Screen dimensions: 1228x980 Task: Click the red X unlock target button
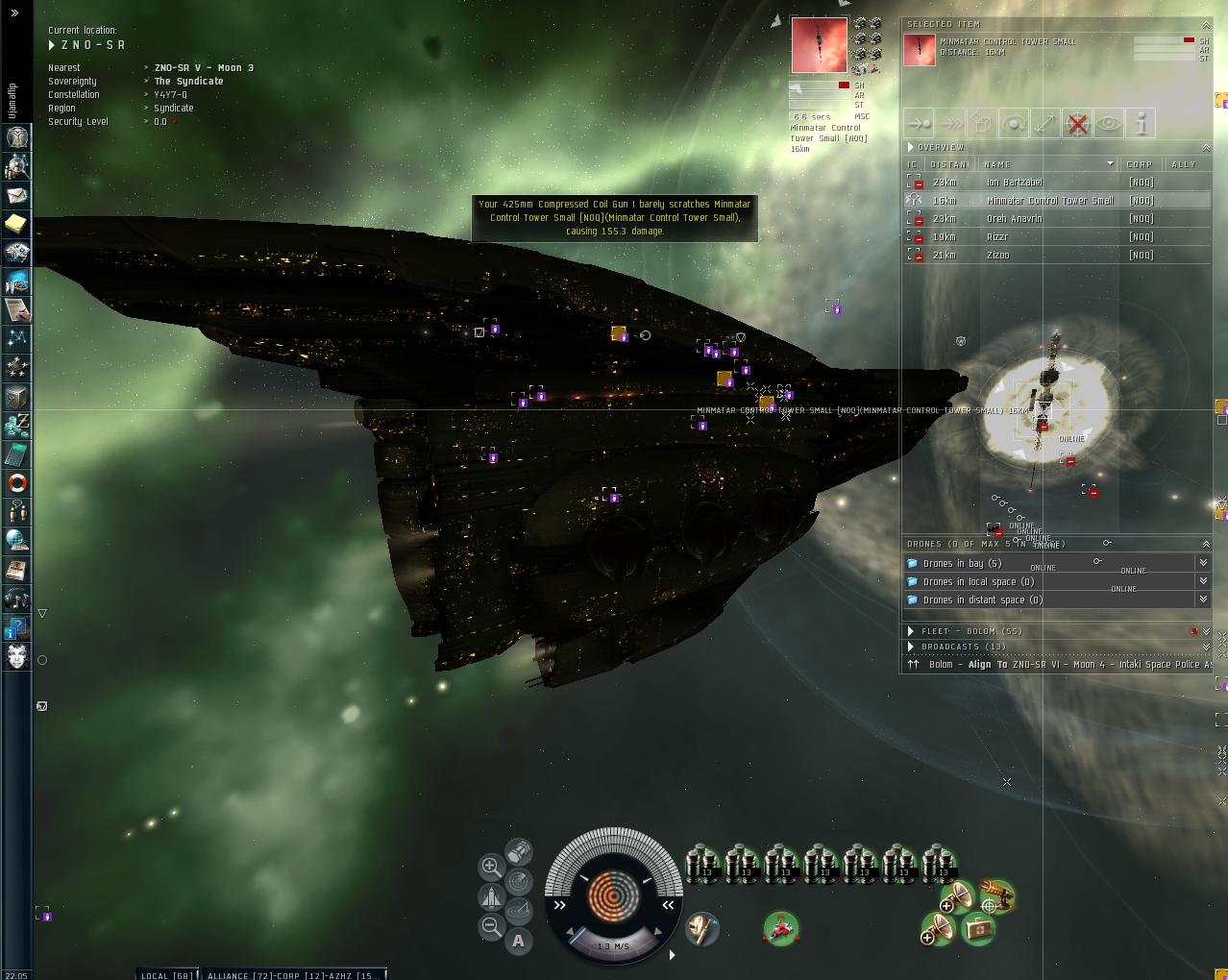pos(1078,123)
